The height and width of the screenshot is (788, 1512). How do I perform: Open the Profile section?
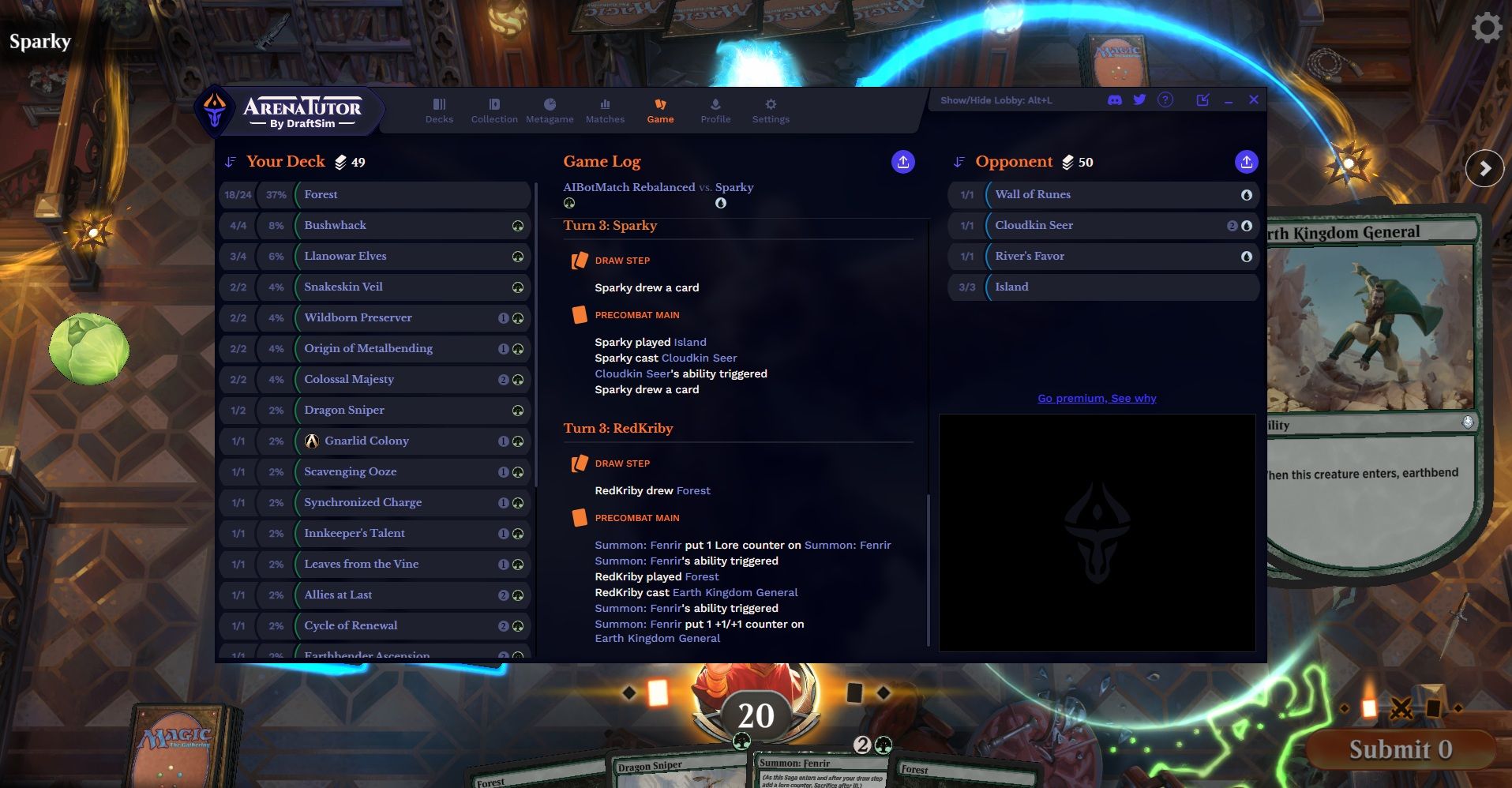pyautogui.click(x=715, y=111)
